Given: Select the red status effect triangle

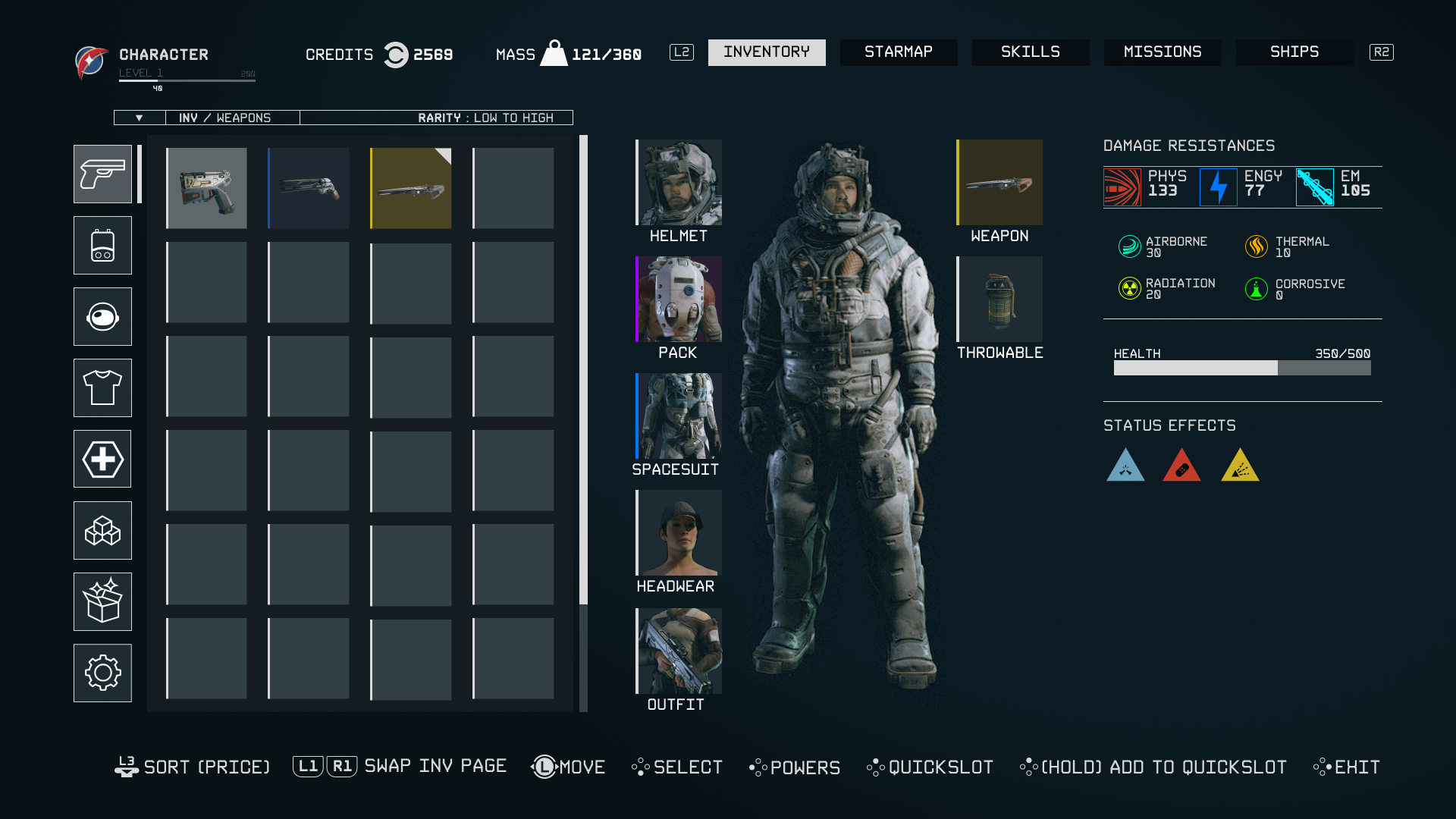Looking at the screenshot, I should click(1182, 466).
